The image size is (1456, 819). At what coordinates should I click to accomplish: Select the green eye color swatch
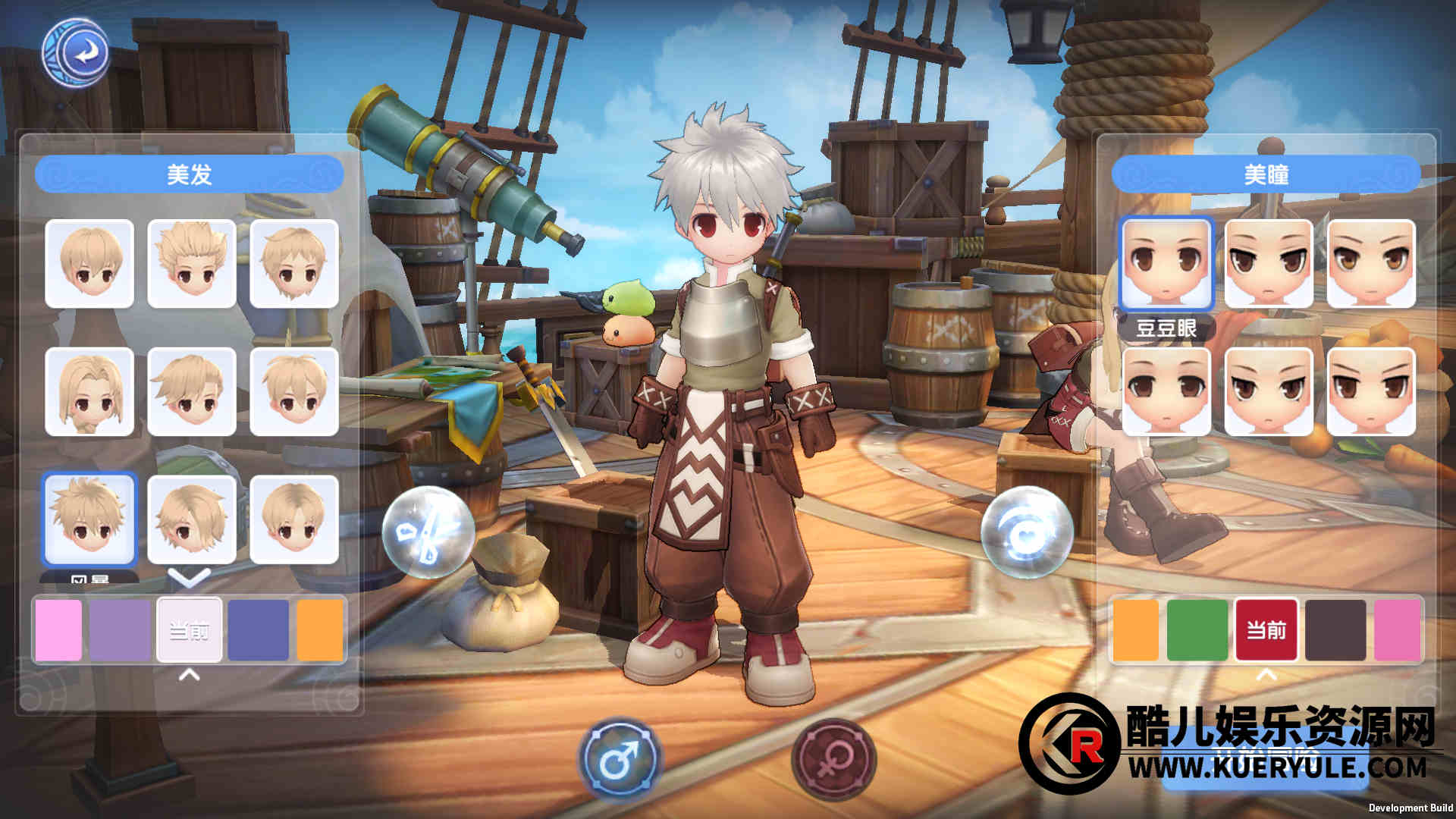pos(1197,630)
